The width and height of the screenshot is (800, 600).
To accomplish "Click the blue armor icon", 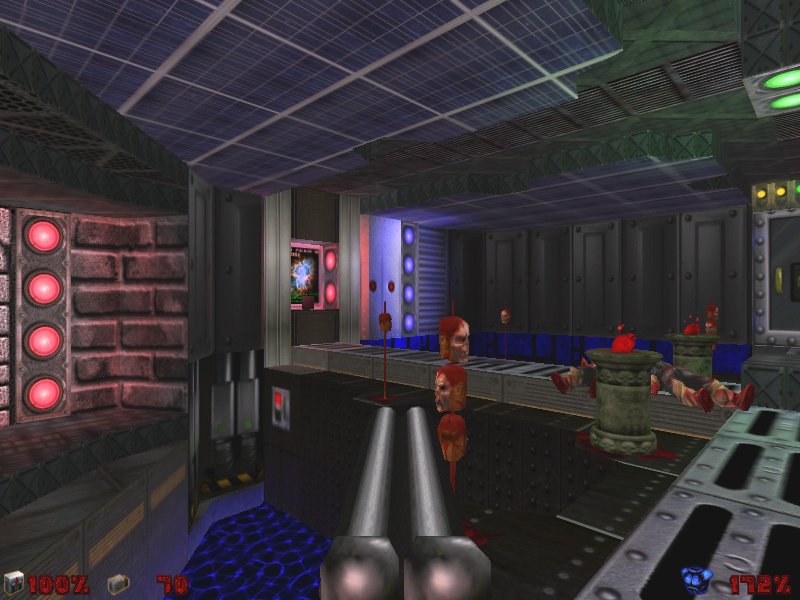I will point(694,581).
